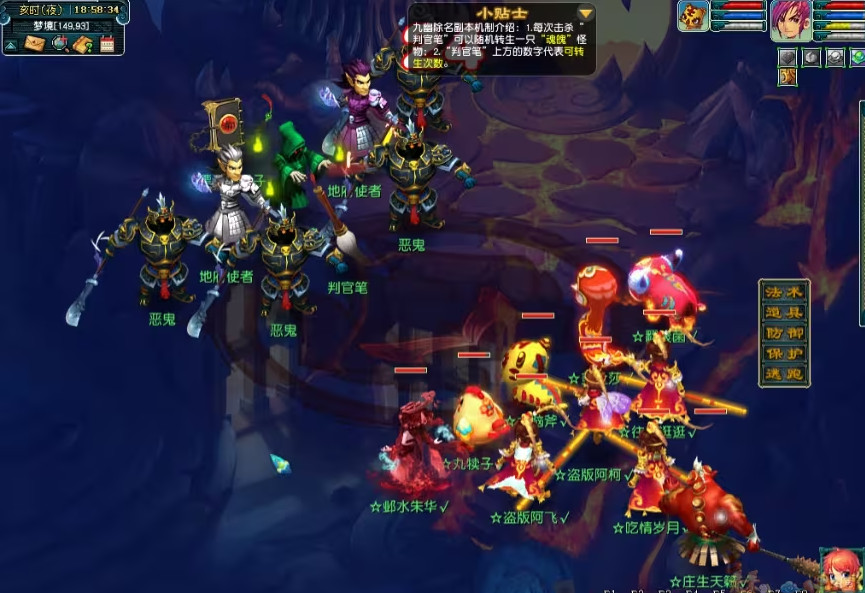The height and width of the screenshot is (593, 865).
Task: Select the 逃跑 flee command
Action: [x=784, y=376]
